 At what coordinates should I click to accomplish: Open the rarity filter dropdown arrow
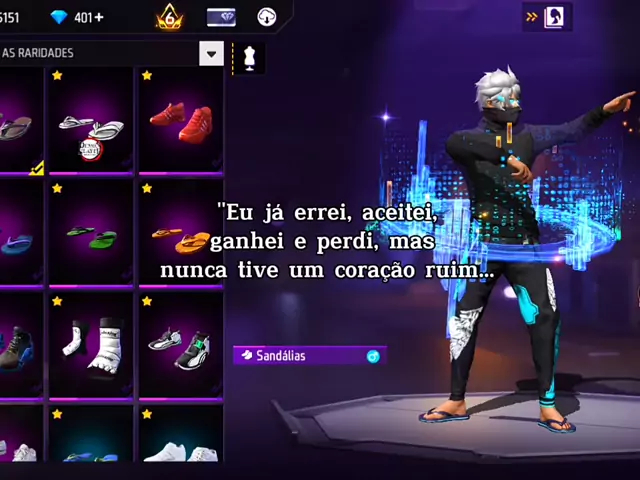[211, 54]
